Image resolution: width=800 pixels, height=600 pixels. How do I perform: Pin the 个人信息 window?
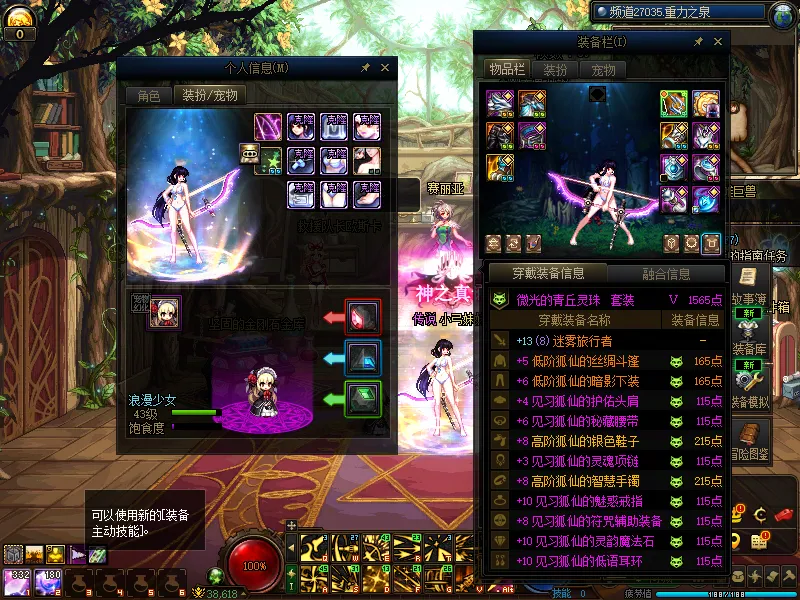pyautogui.click(x=366, y=67)
